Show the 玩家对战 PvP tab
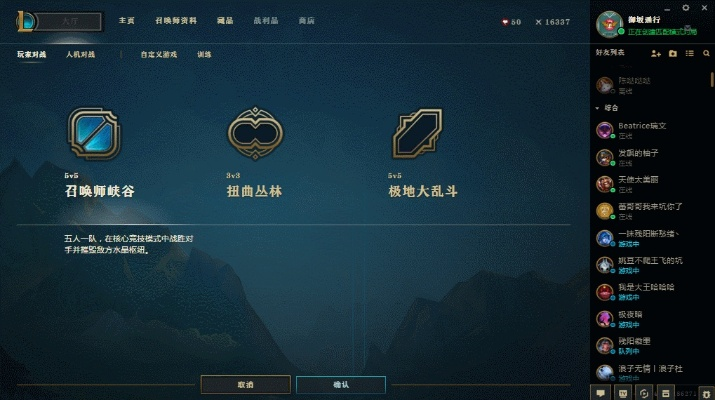Viewport: 715px width, 400px height. 32,54
